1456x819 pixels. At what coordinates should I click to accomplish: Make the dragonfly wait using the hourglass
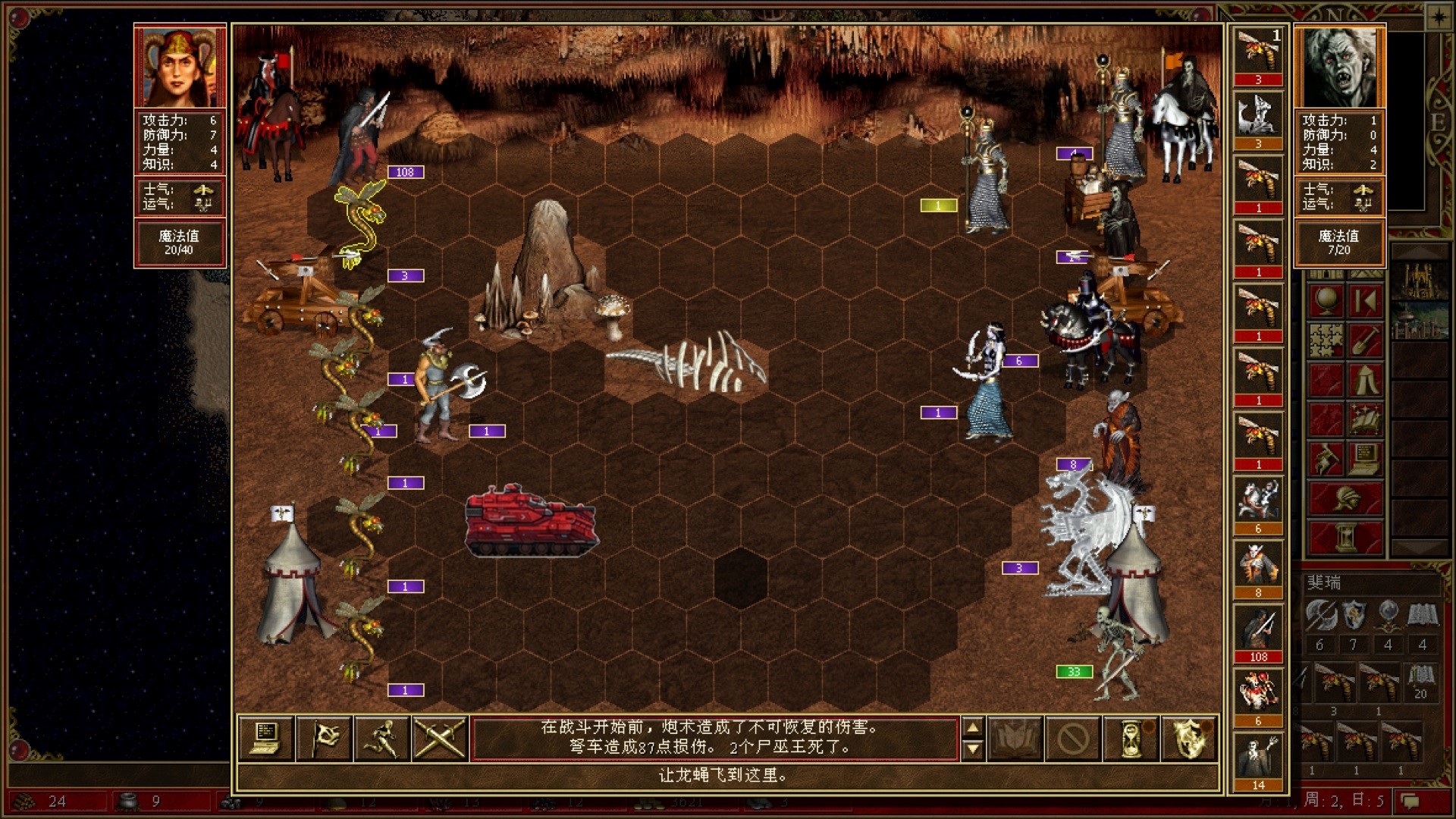coord(1131,737)
